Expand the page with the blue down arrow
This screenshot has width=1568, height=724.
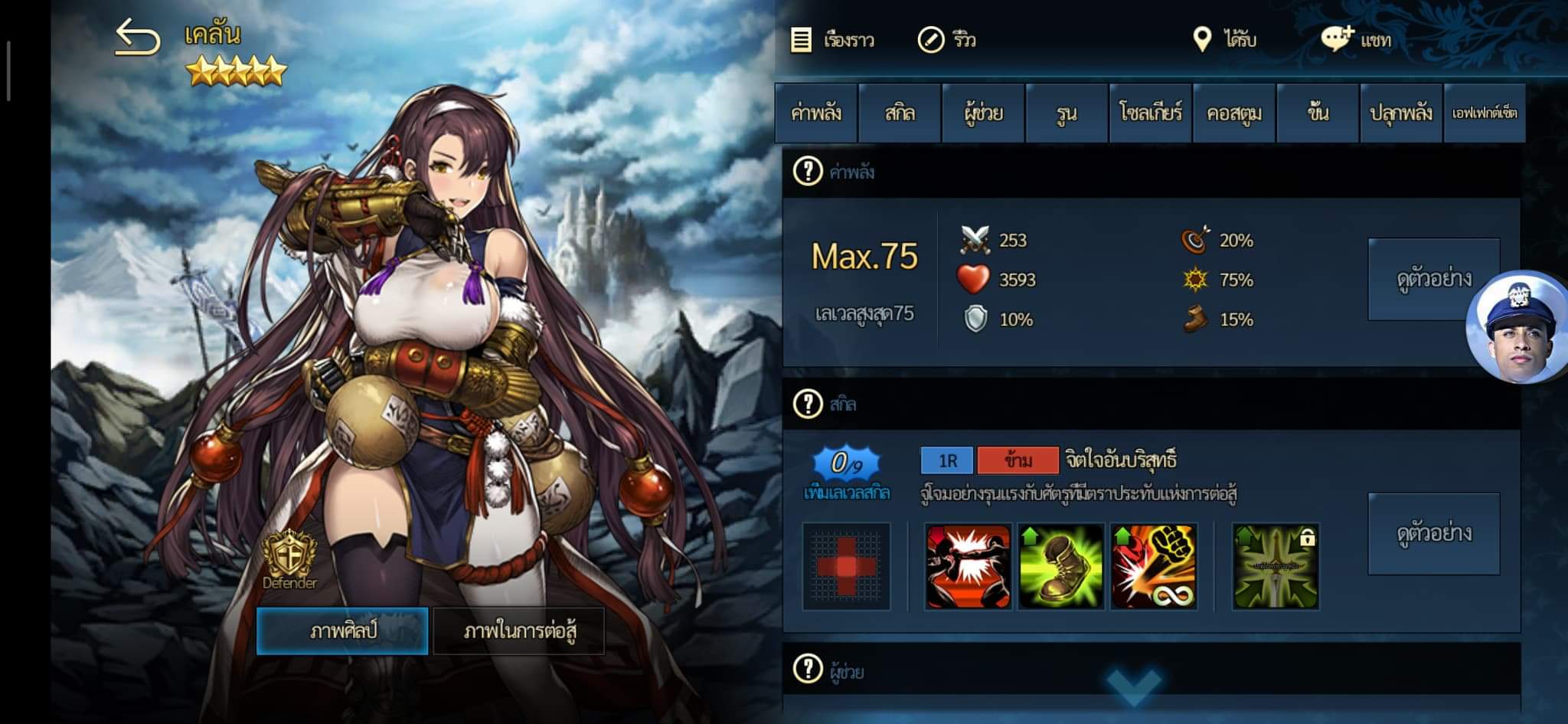[1133, 684]
